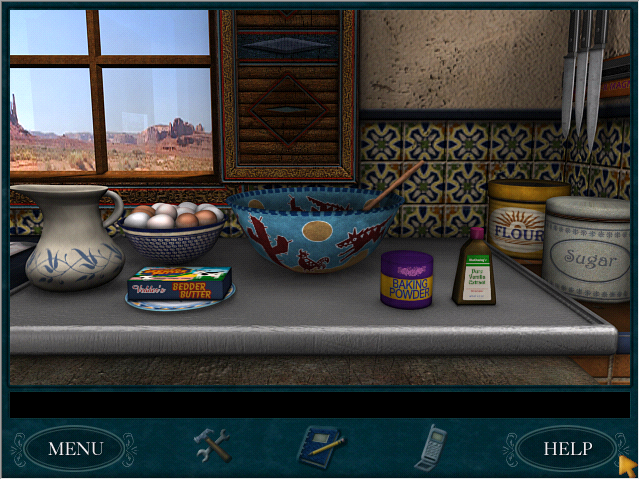Open the notebook with pencil journal

(x=320, y=446)
